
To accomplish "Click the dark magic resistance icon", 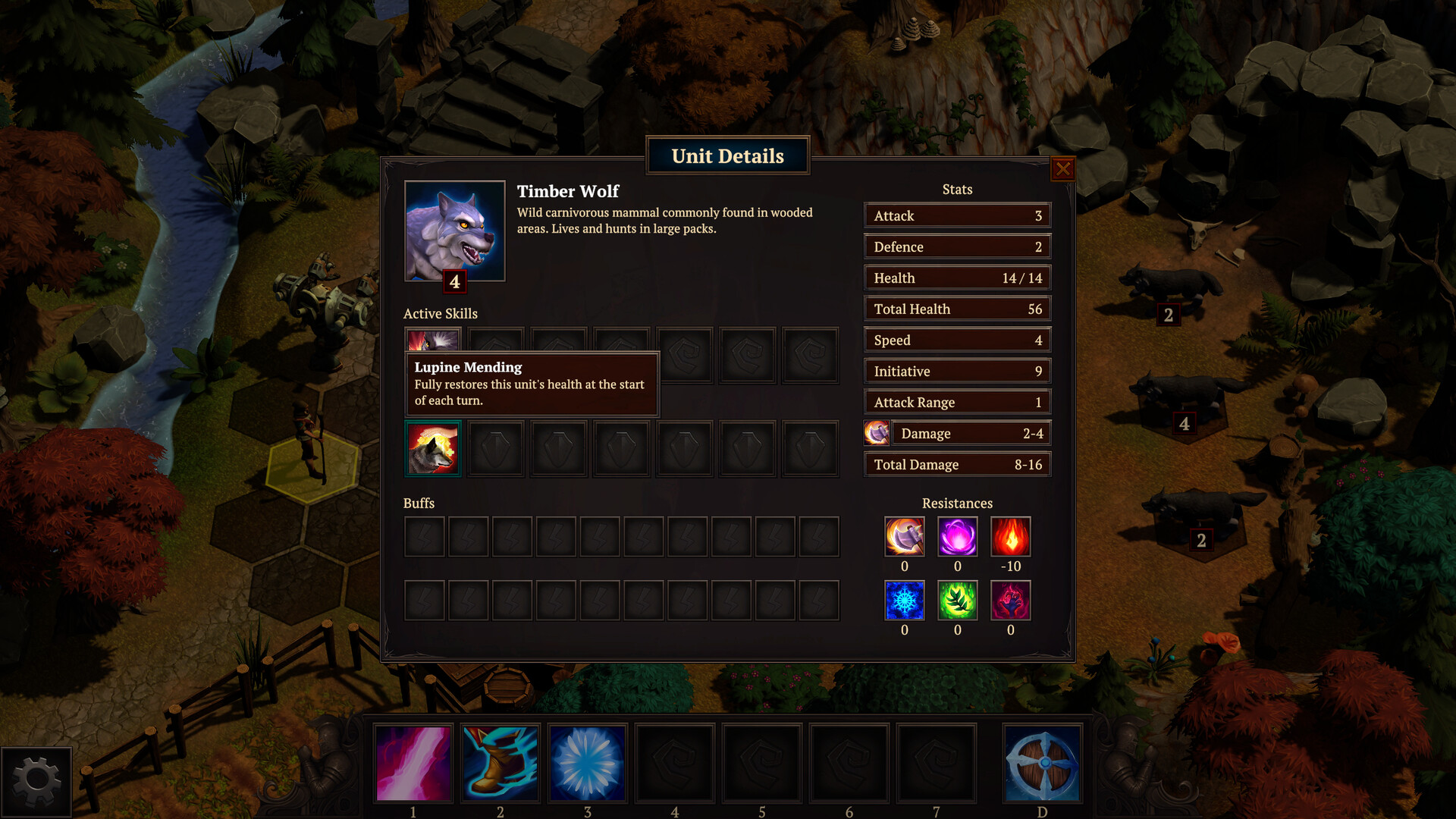I will coord(1011,600).
